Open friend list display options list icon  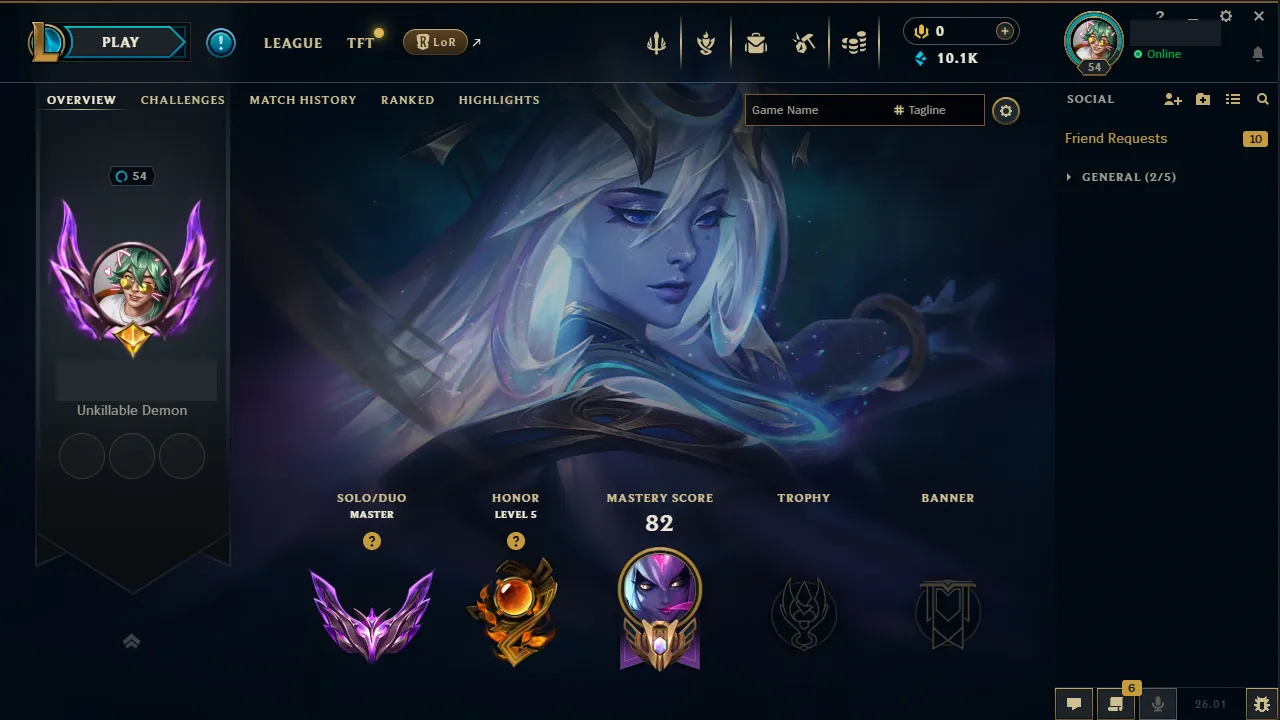click(x=1232, y=99)
